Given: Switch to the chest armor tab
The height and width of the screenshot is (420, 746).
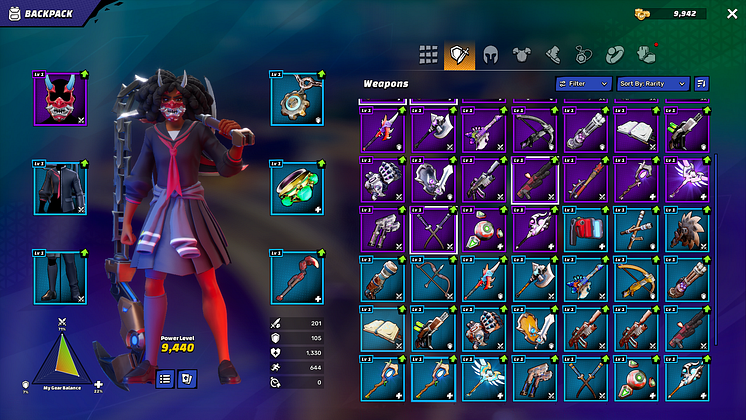Looking at the screenshot, I should pos(521,55).
